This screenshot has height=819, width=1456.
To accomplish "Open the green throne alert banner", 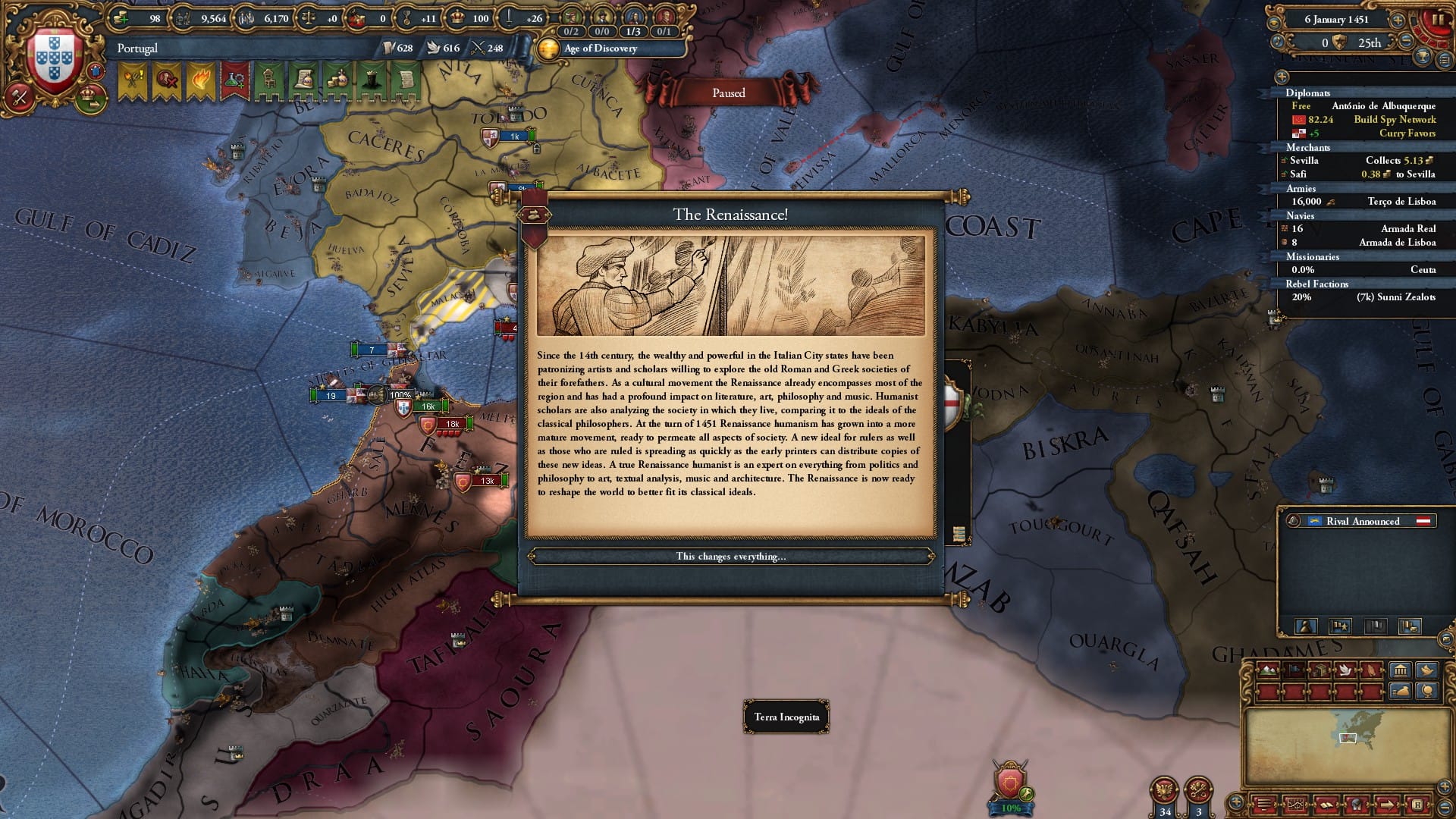I will point(268,81).
